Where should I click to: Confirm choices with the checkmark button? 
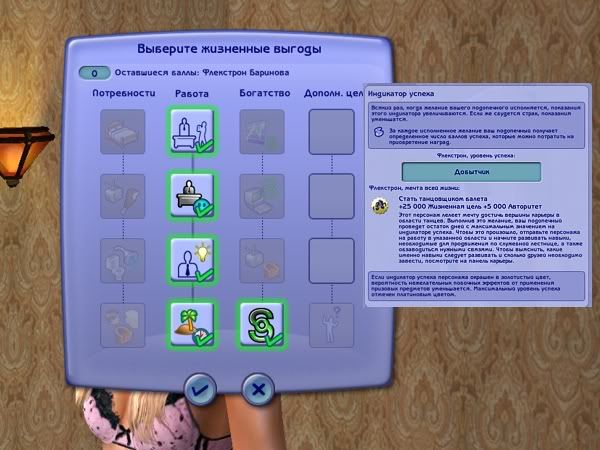point(198,387)
